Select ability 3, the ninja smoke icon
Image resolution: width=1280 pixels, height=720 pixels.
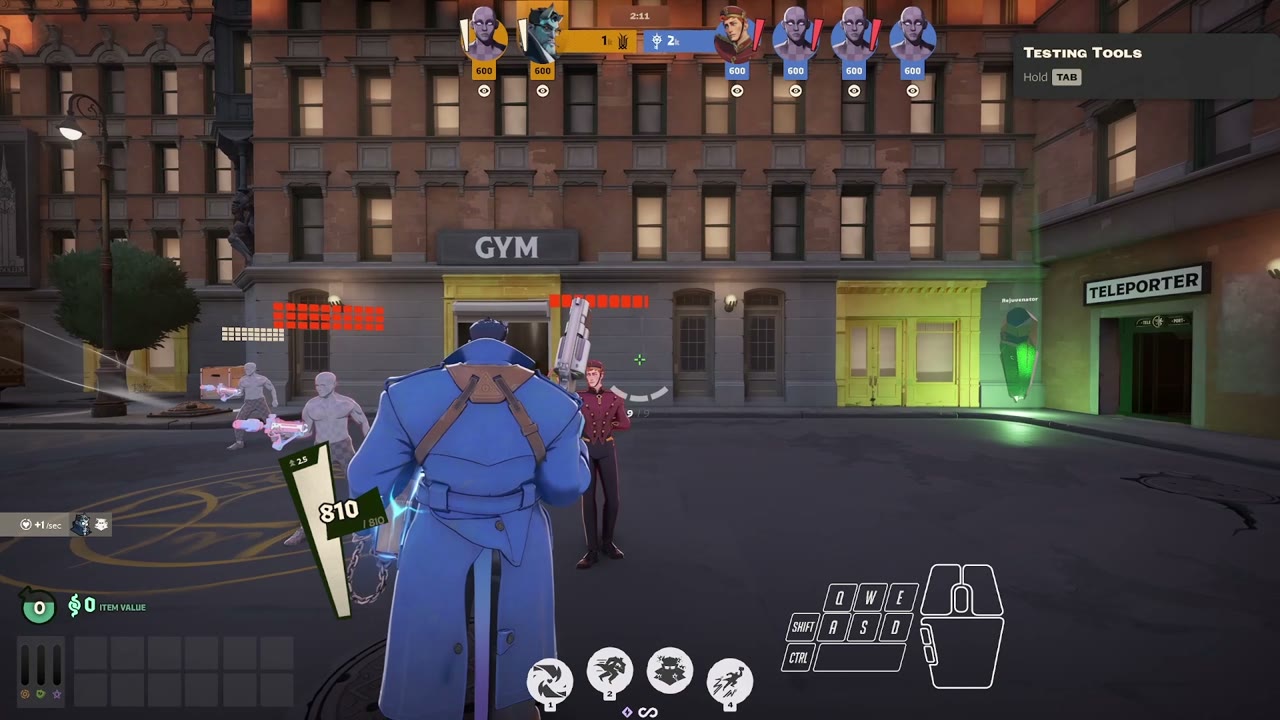pos(669,670)
